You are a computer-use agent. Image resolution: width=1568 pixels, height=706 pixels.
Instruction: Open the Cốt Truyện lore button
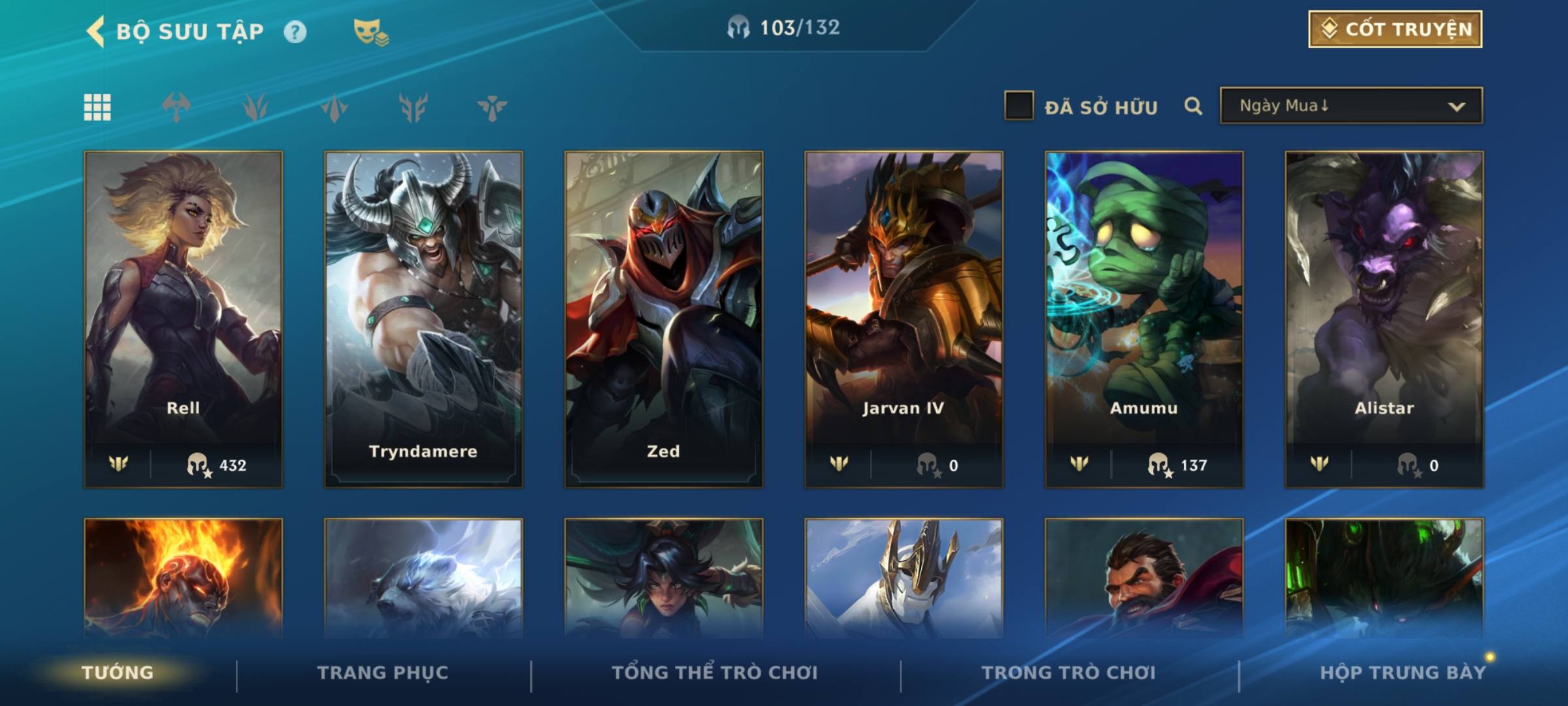[1395, 29]
